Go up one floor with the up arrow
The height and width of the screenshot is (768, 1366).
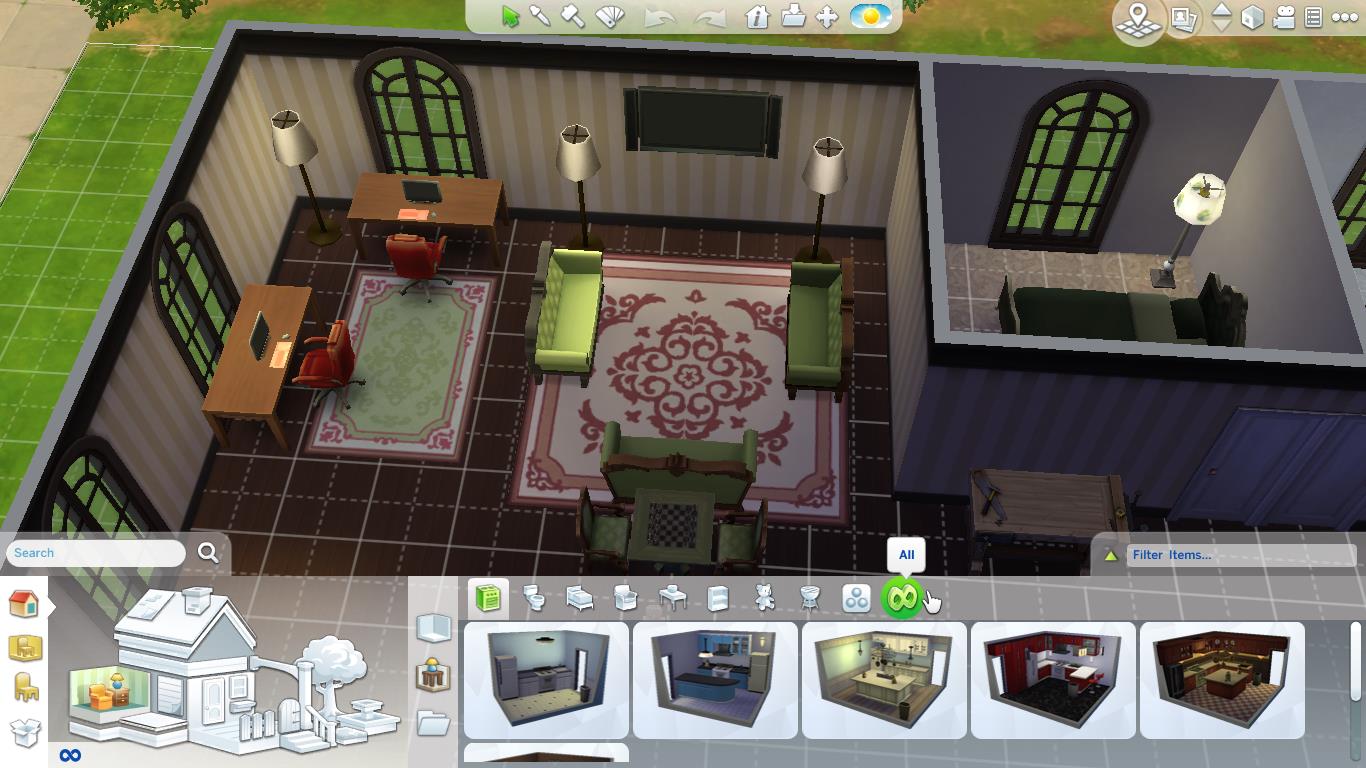[x=1221, y=11]
